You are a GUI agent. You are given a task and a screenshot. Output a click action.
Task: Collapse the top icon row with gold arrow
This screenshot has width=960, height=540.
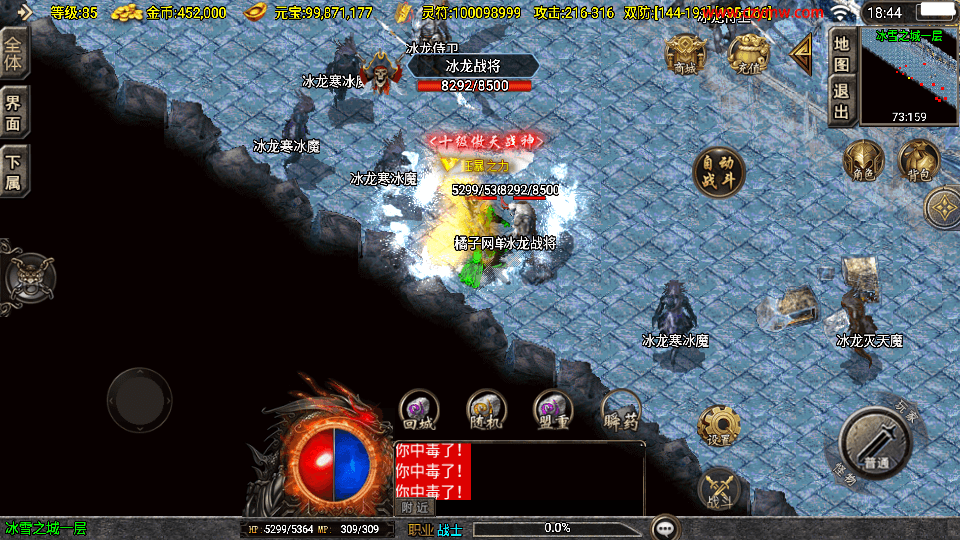pos(802,55)
